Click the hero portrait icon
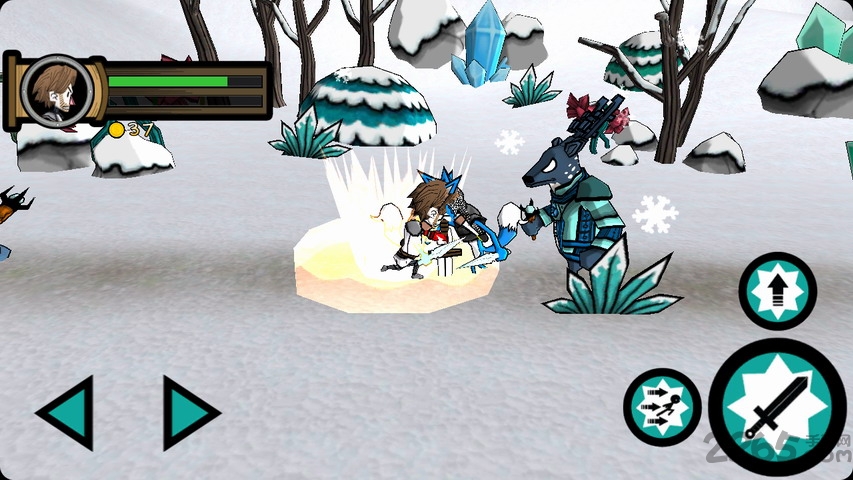 [57, 90]
